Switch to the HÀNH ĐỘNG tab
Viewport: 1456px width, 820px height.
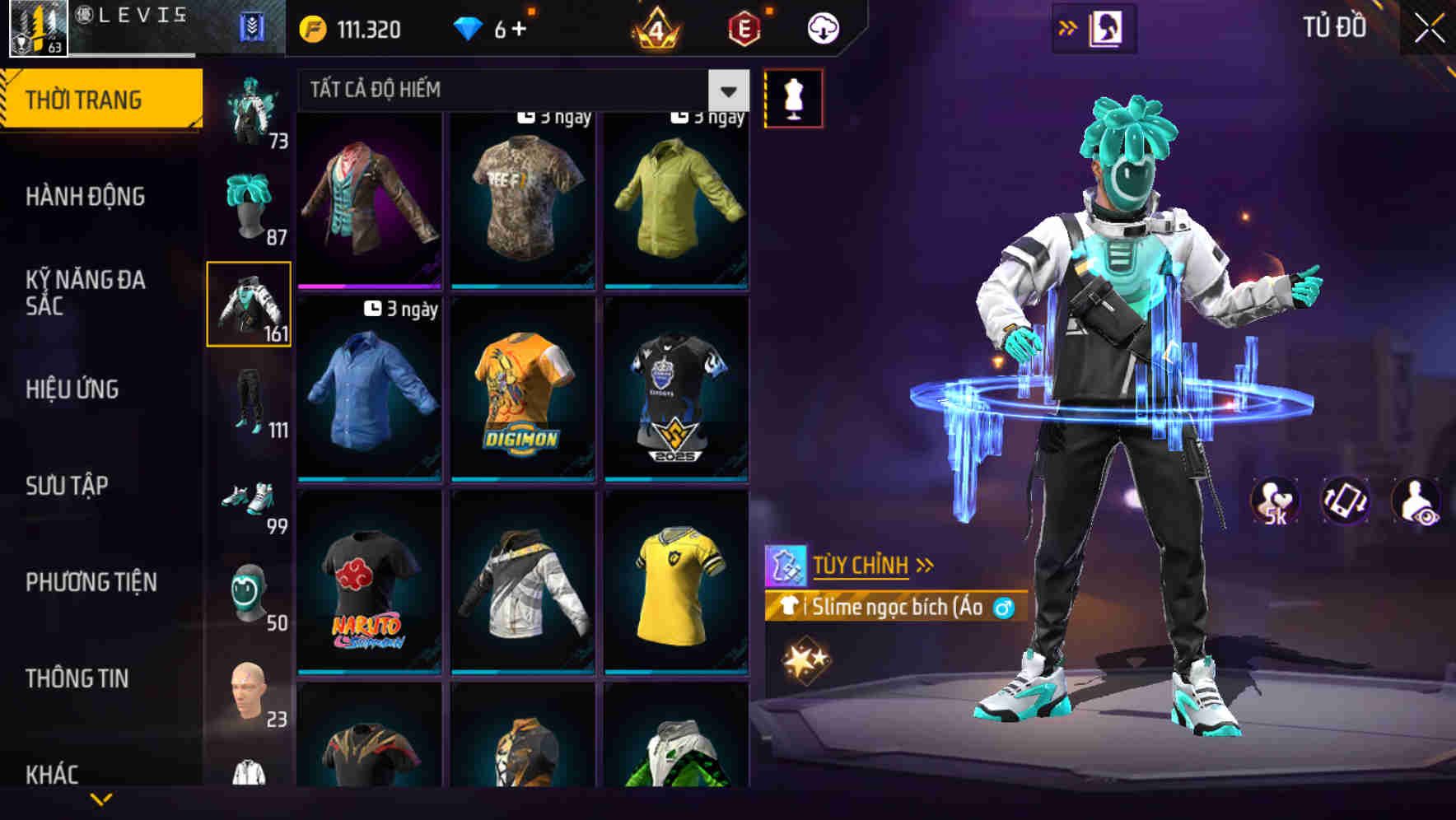coord(86,196)
